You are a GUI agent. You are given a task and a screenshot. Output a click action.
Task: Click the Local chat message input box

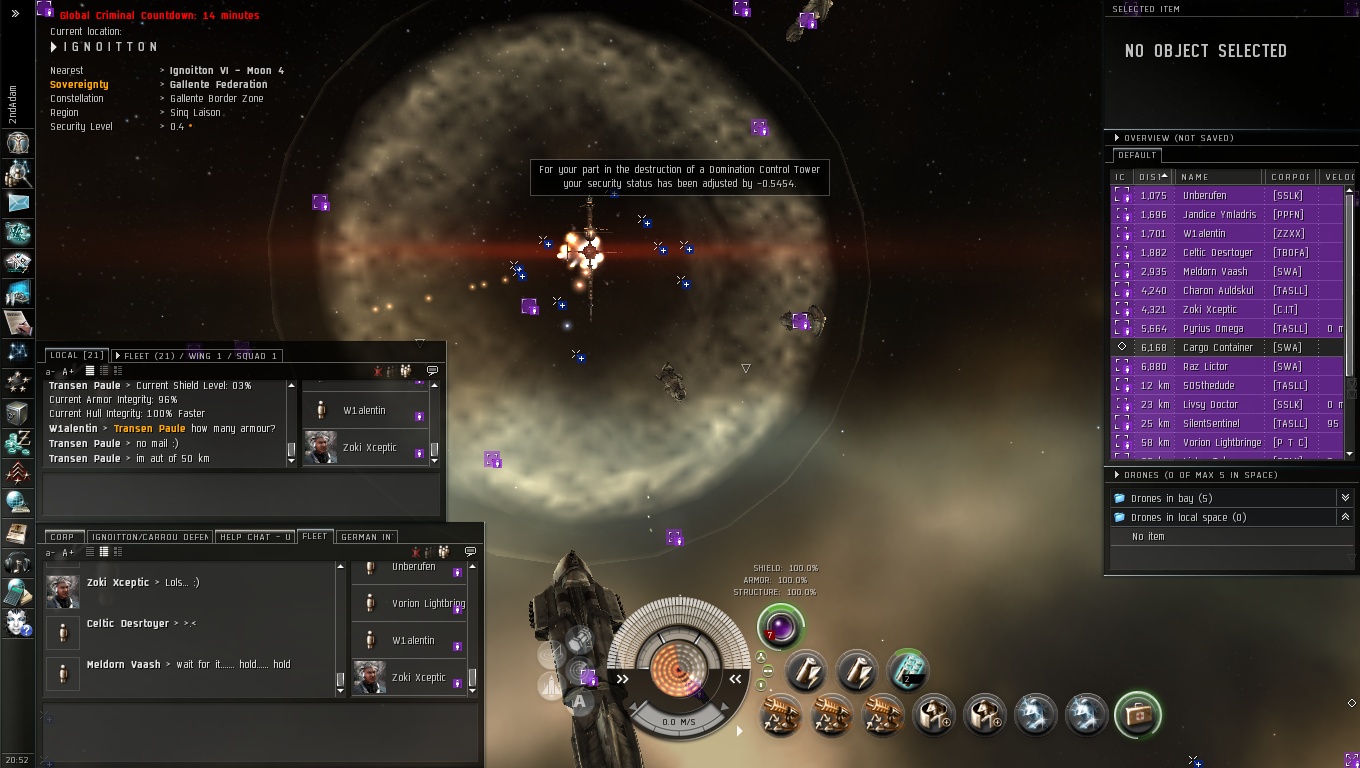click(241, 495)
